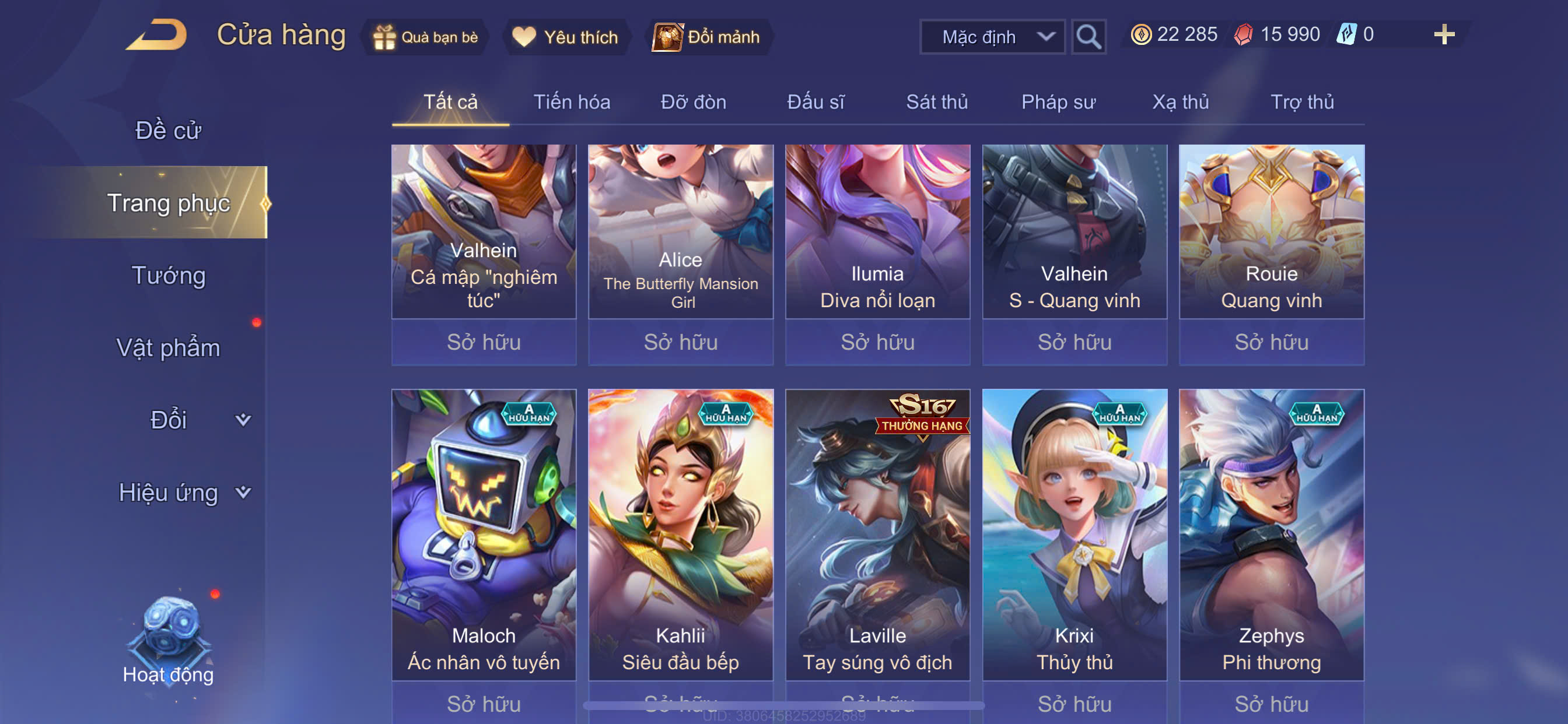Open the Yêu thích favorites list
Image resolution: width=1568 pixels, height=724 pixels.
coord(565,37)
